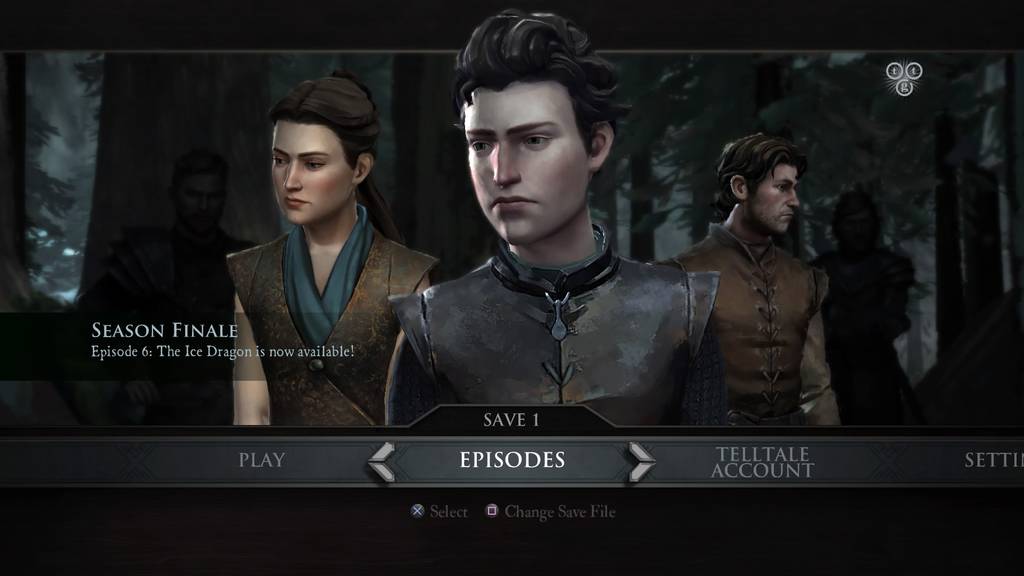The image size is (1024, 576).
Task: Open the Season Finale Episode 6 announcement
Action: (x=222, y=341)
